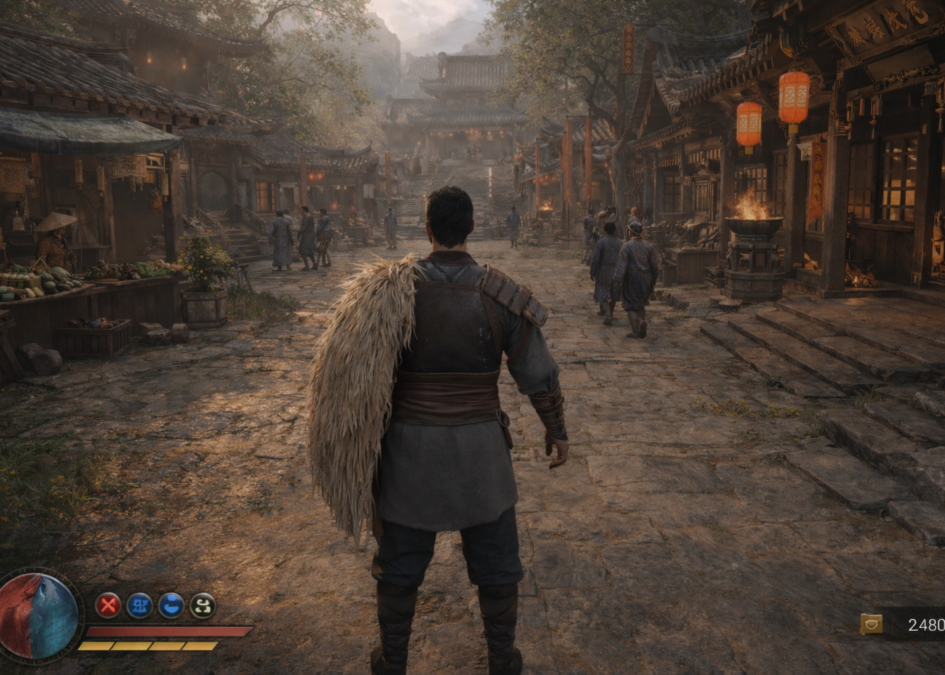Select the blue swirl ability icon
This screenshot has width=945, height=675.
pos(171,605)
